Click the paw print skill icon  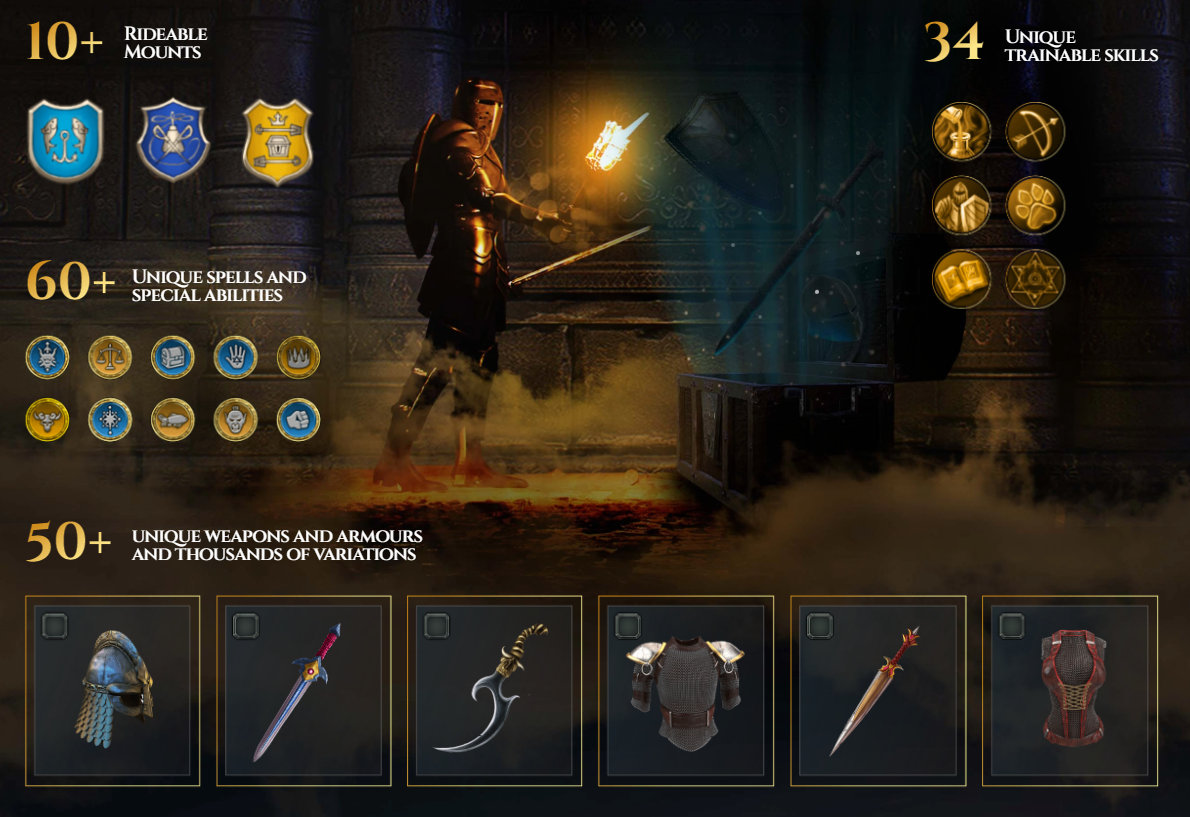click(1035, 205)
